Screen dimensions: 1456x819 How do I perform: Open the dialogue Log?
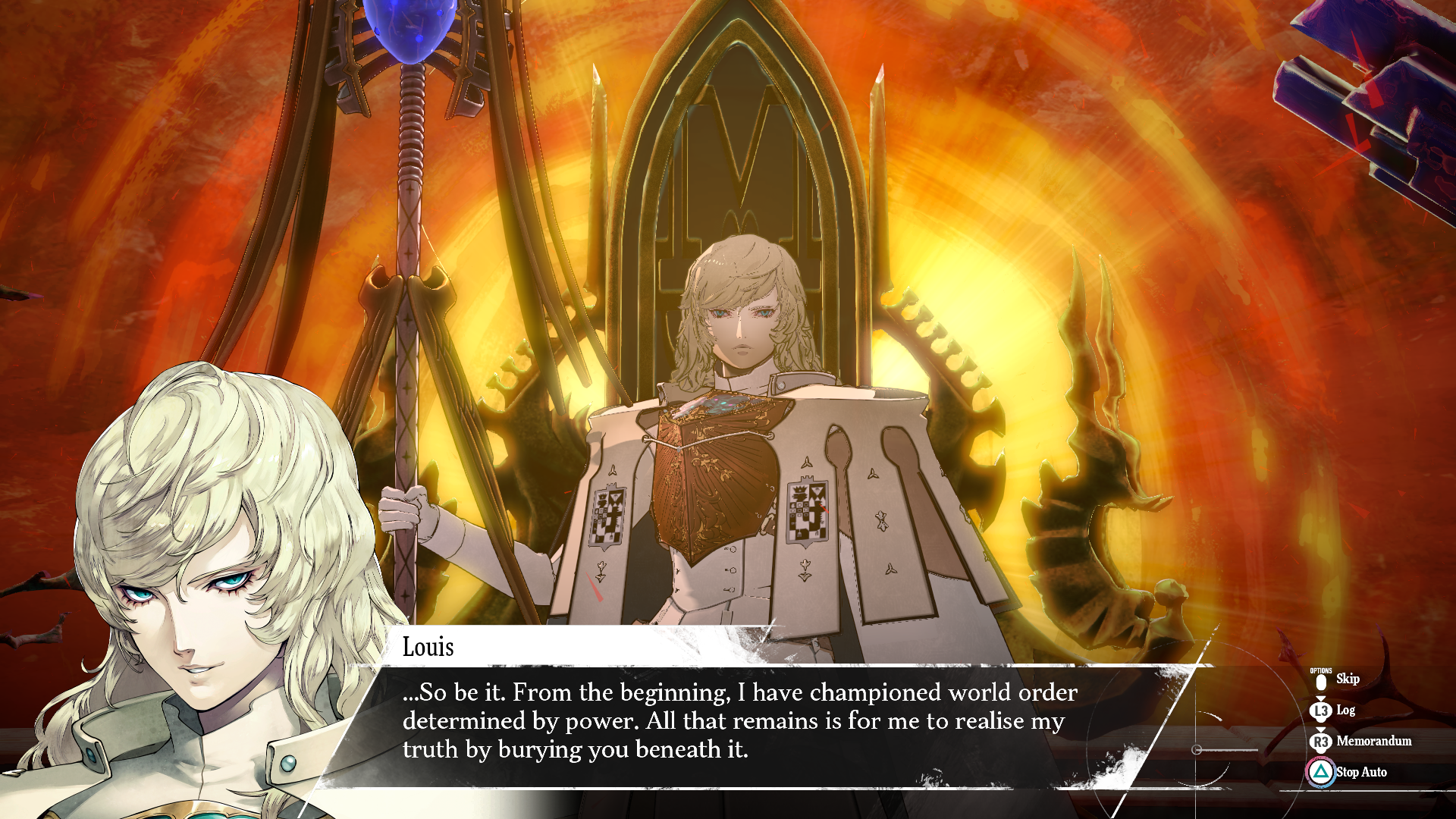(1345, 711)
